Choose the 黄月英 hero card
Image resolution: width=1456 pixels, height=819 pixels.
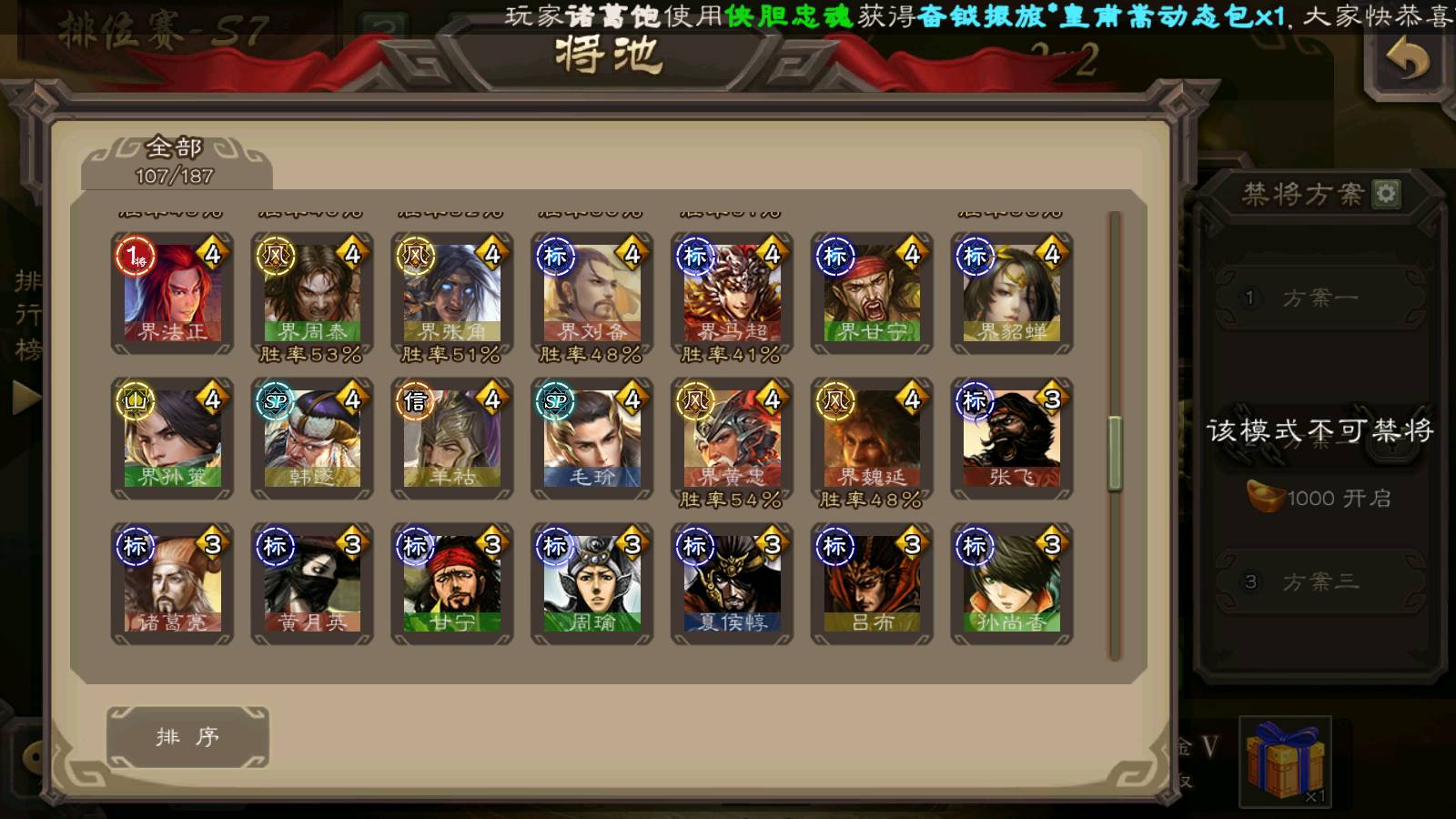[312, 583]
